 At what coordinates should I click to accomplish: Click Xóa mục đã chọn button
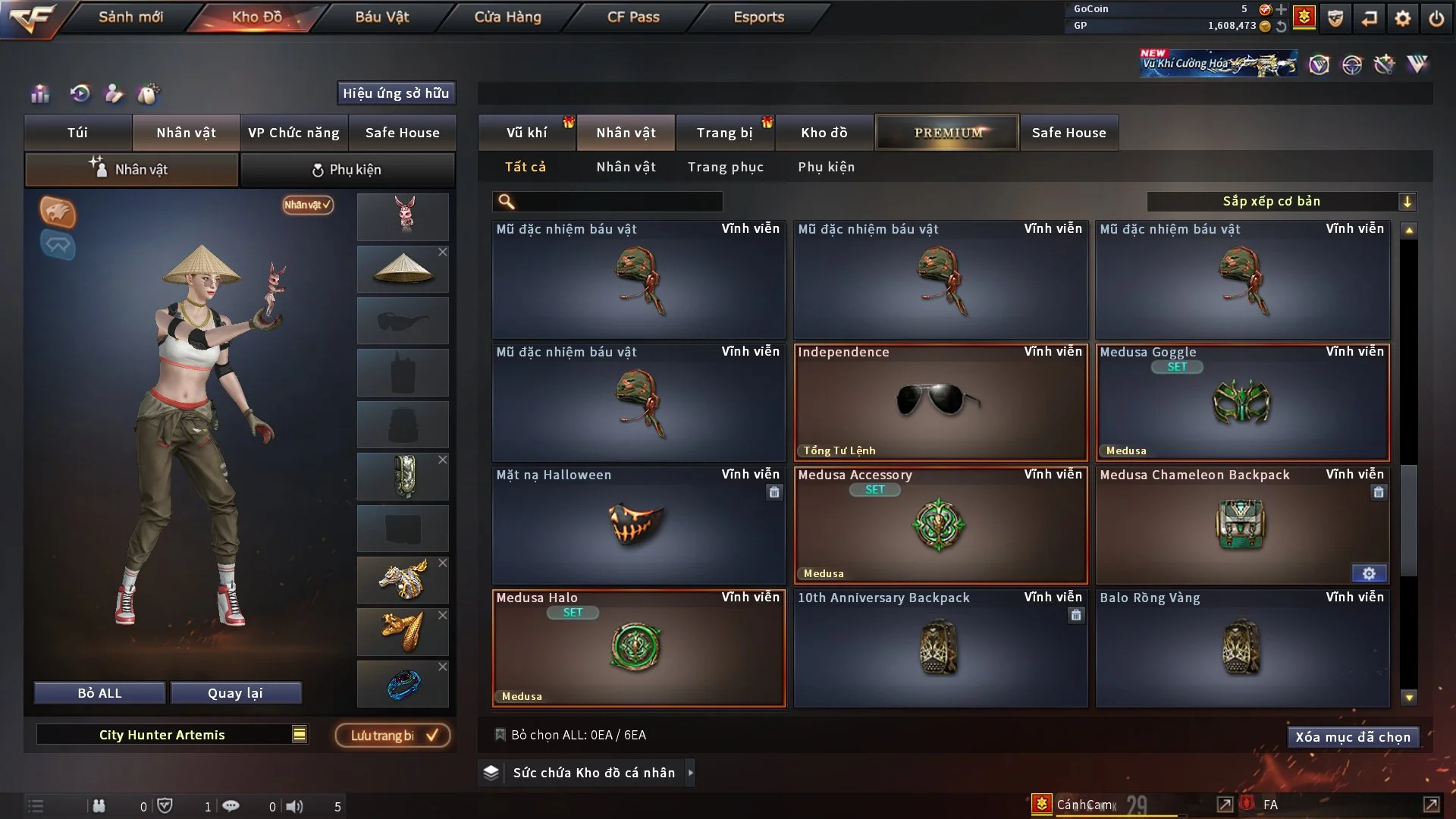pos(1353,737)
